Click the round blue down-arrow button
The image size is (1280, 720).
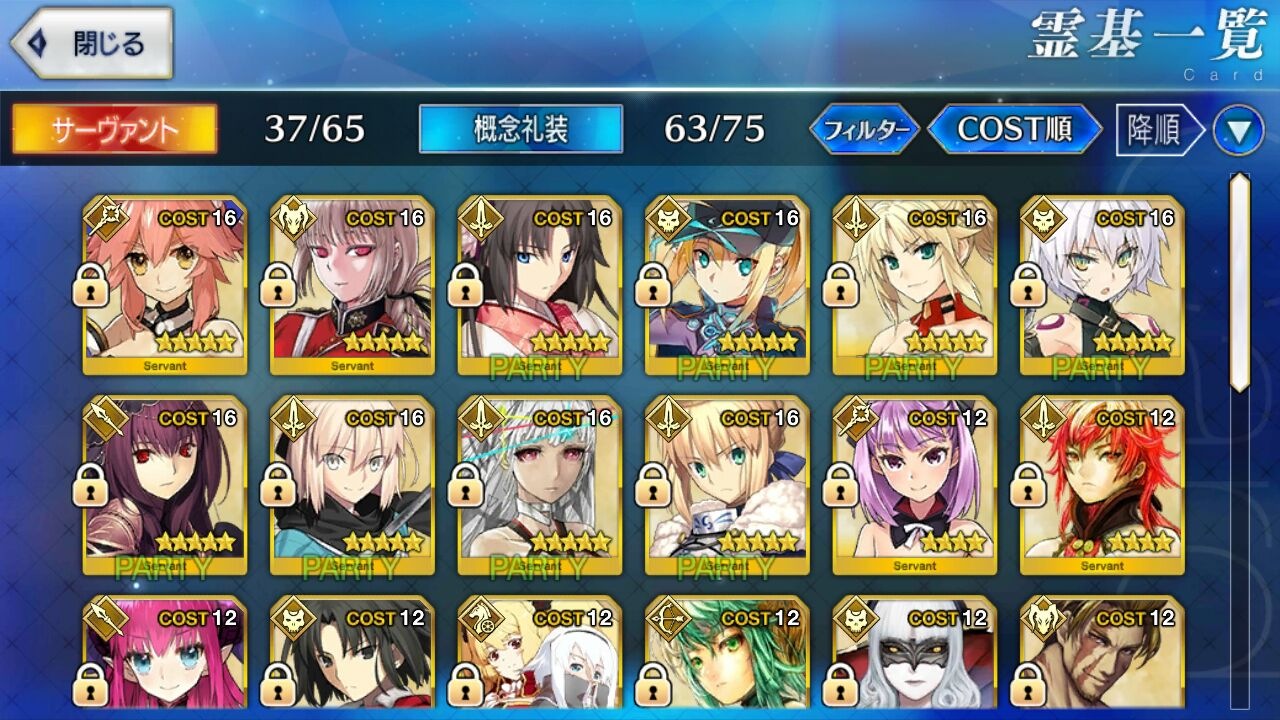(1238, 130)
